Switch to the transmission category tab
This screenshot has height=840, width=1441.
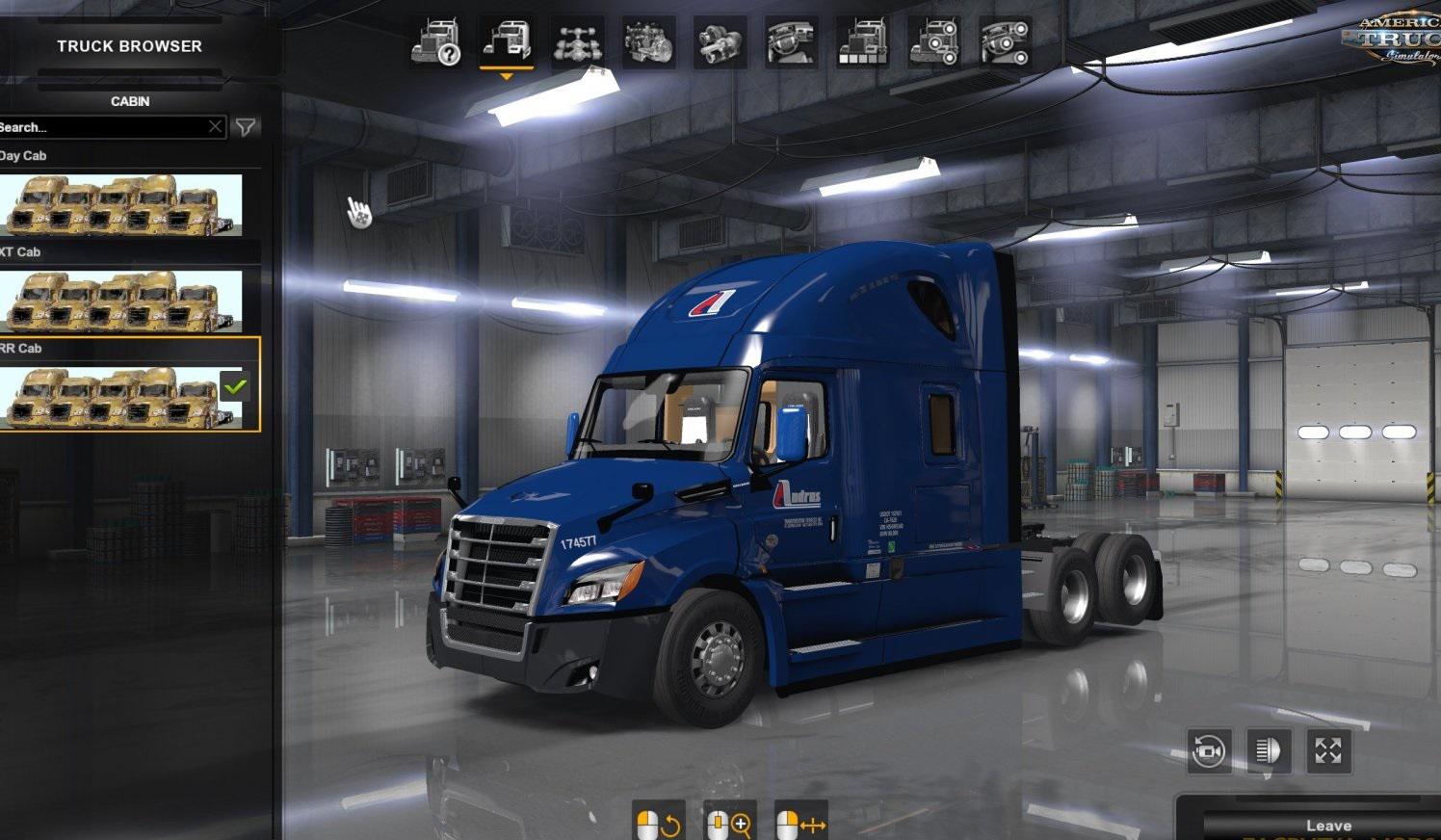pyautogui.click(x=720, y=43)
